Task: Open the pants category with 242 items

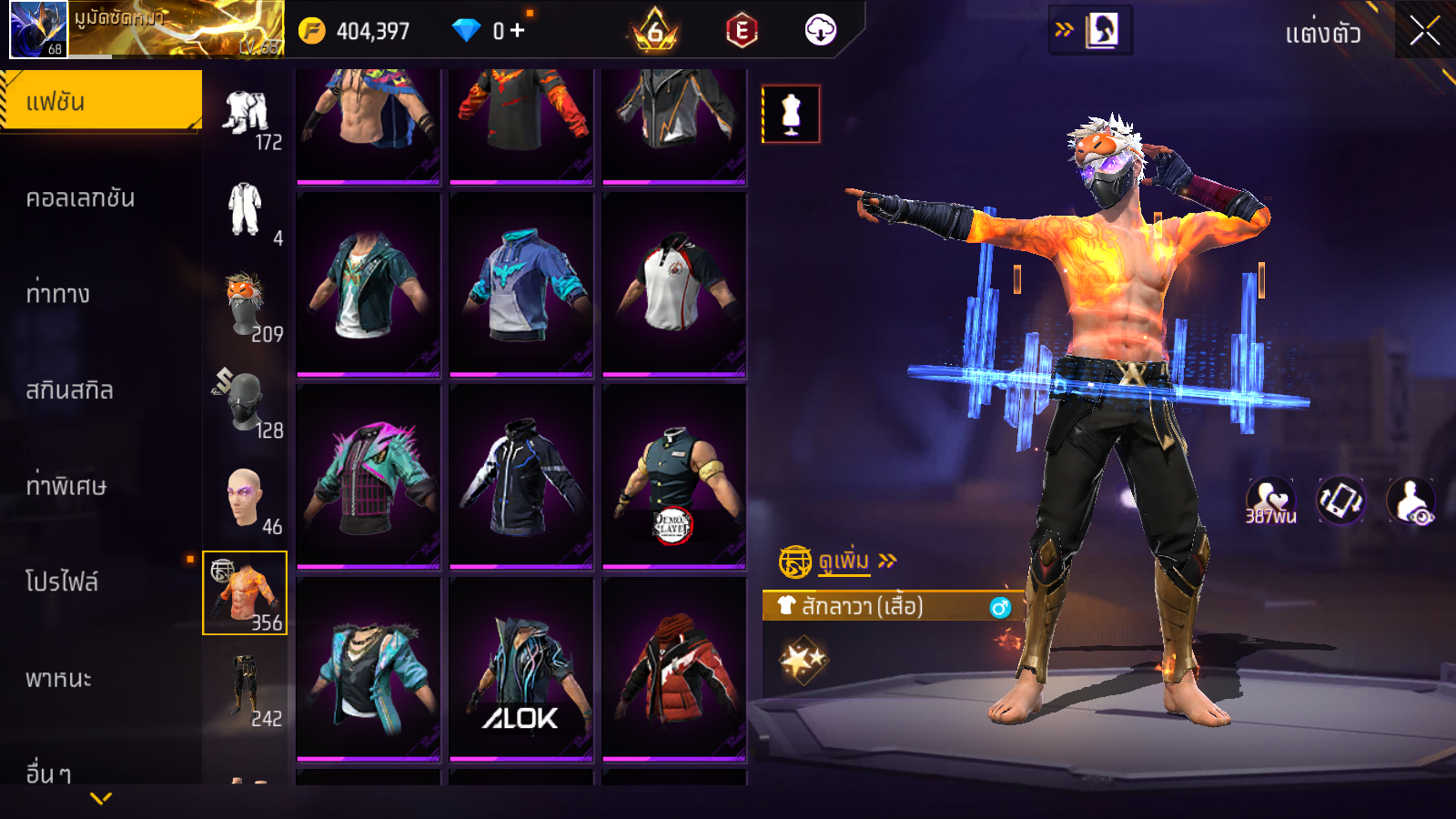Action: 246,689
